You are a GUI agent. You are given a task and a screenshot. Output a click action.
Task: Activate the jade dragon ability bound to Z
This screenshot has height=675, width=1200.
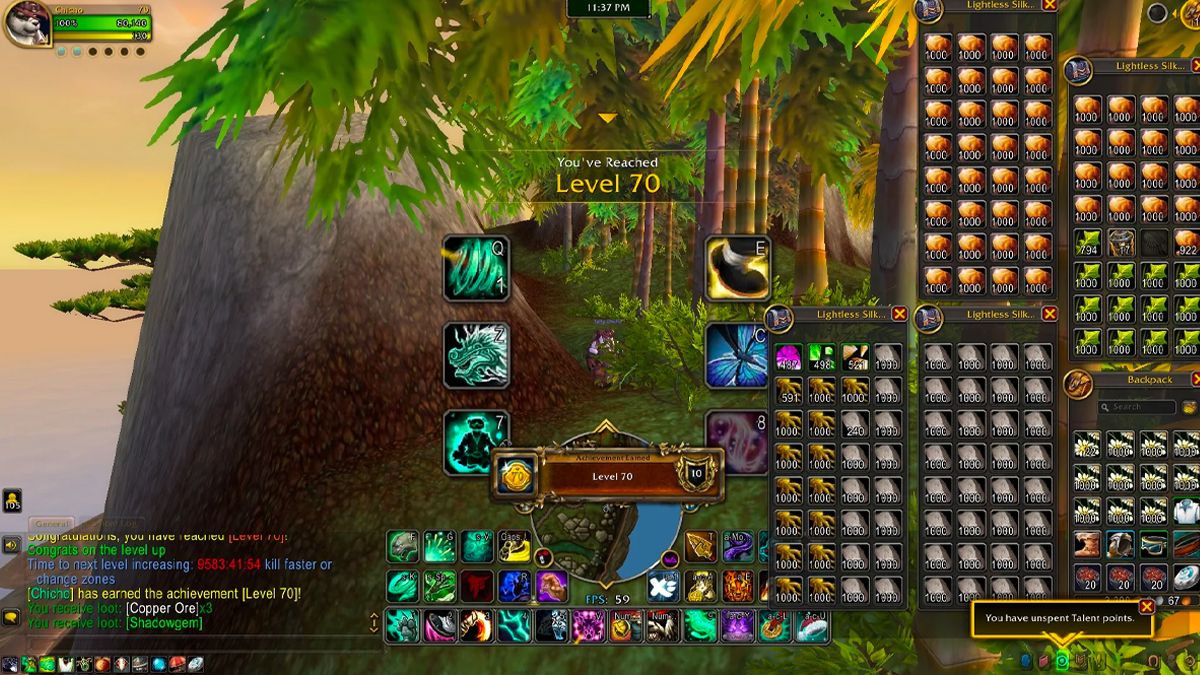pos(476,355)
